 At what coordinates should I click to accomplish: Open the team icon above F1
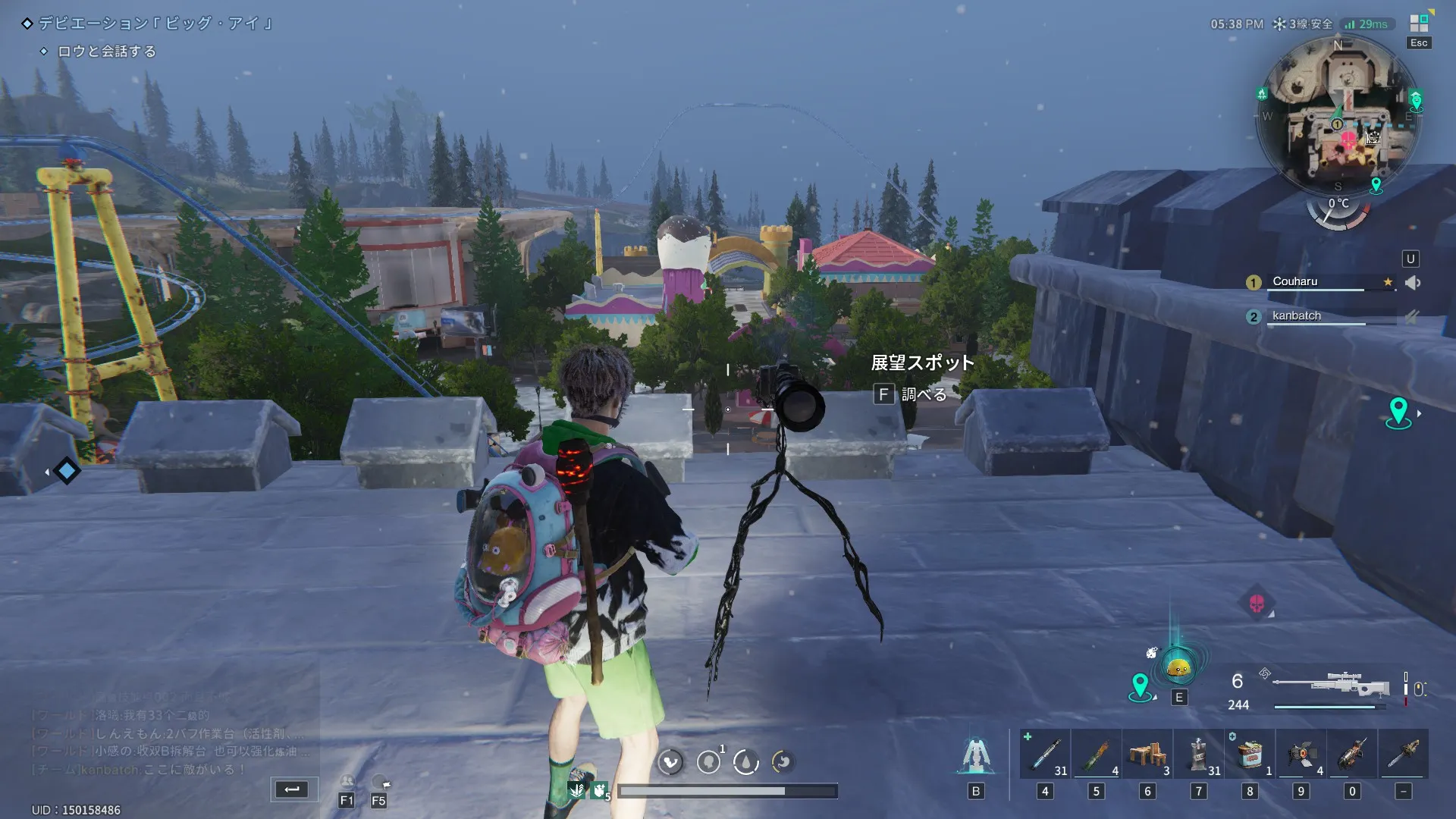pos(347,782)
